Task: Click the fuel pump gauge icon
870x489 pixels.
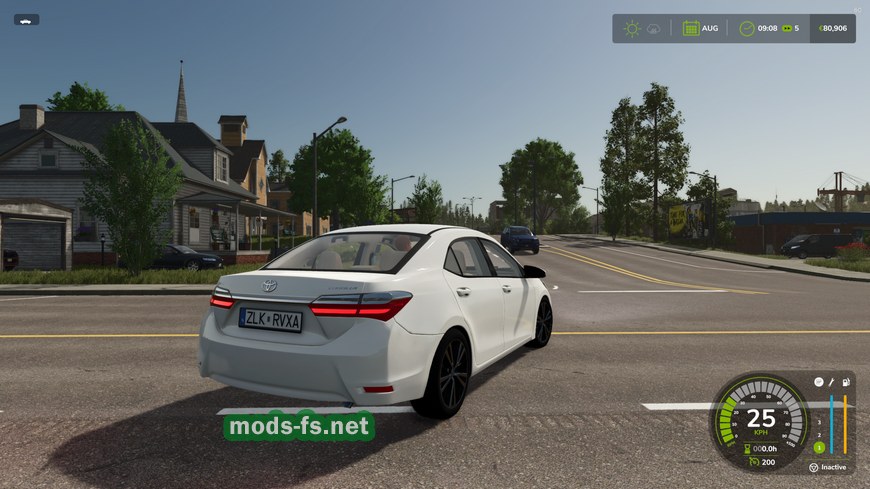Action: pyautogui.click(x=846, y=382)
